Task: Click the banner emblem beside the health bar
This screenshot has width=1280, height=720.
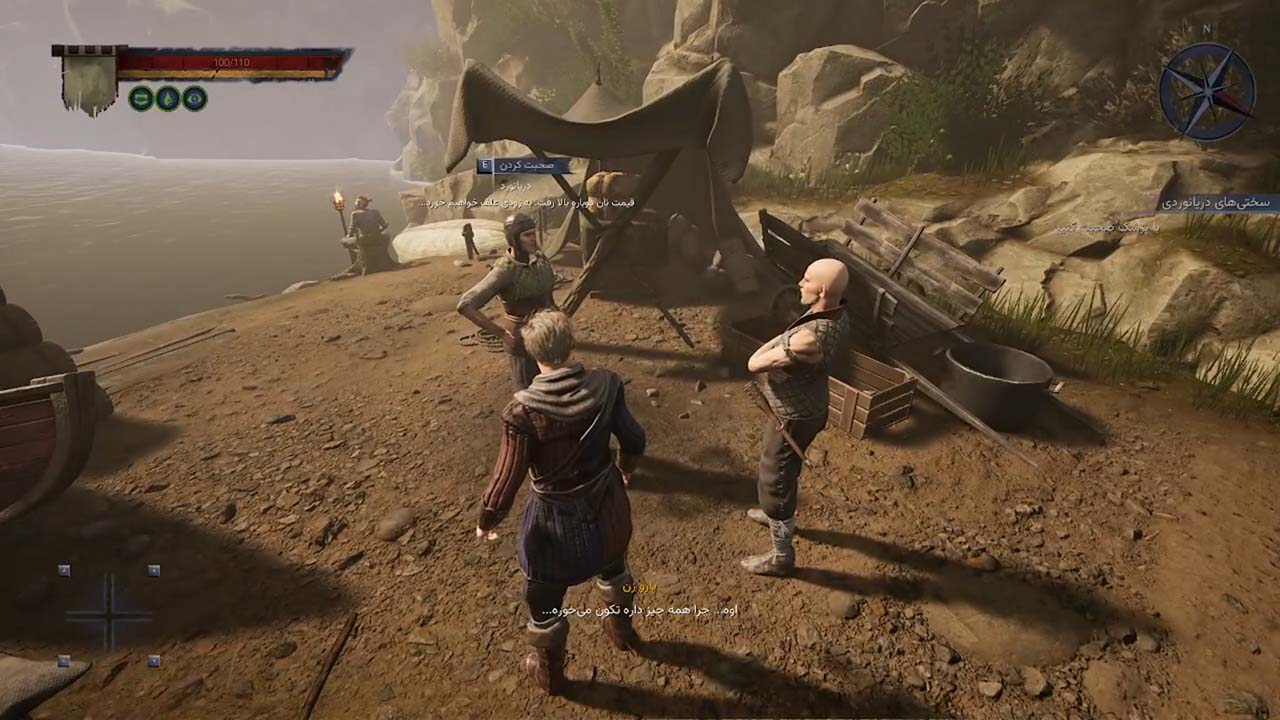Action: [x=89, y=78]
